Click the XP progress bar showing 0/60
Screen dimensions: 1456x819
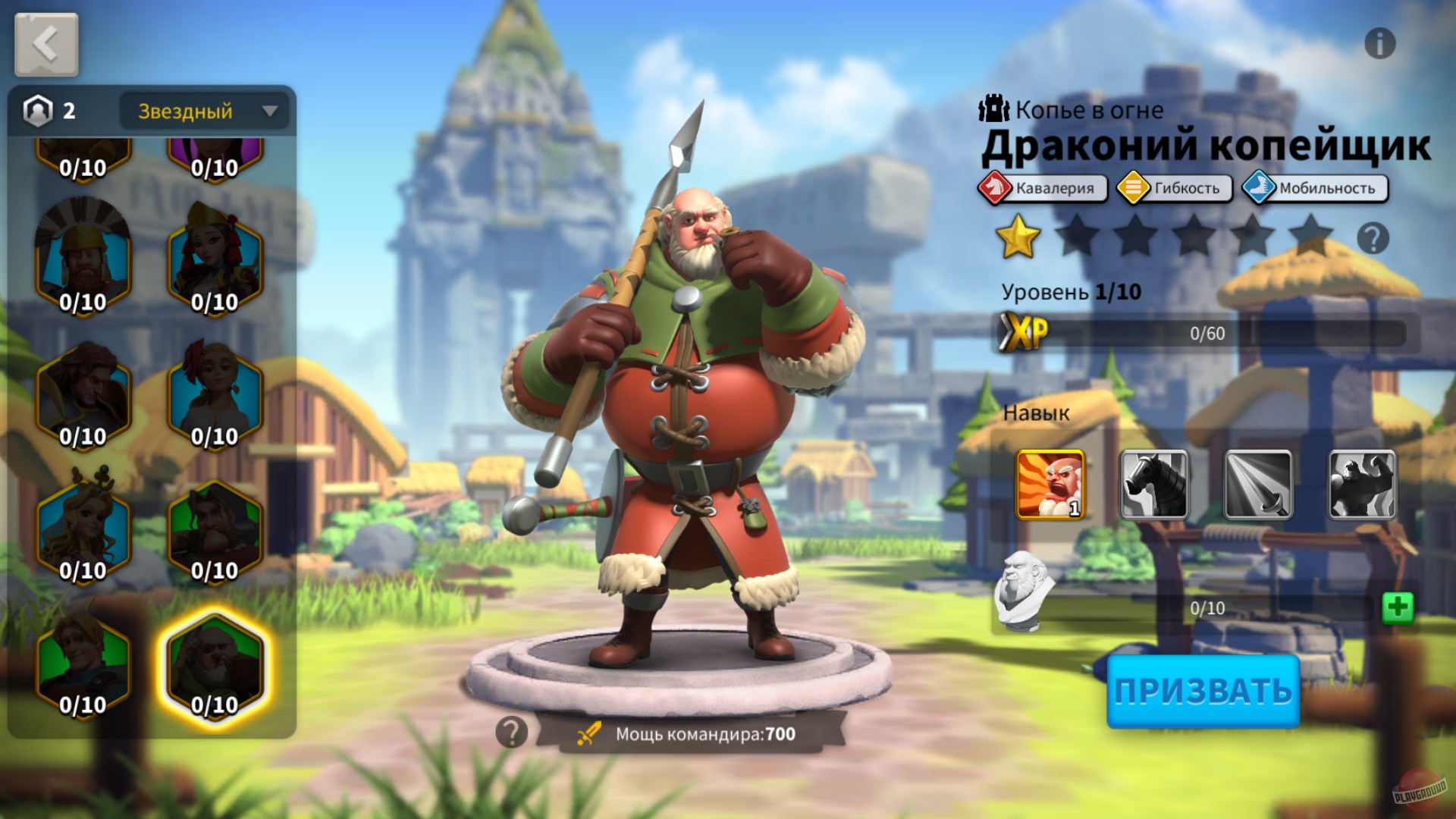click(1206, 331)
